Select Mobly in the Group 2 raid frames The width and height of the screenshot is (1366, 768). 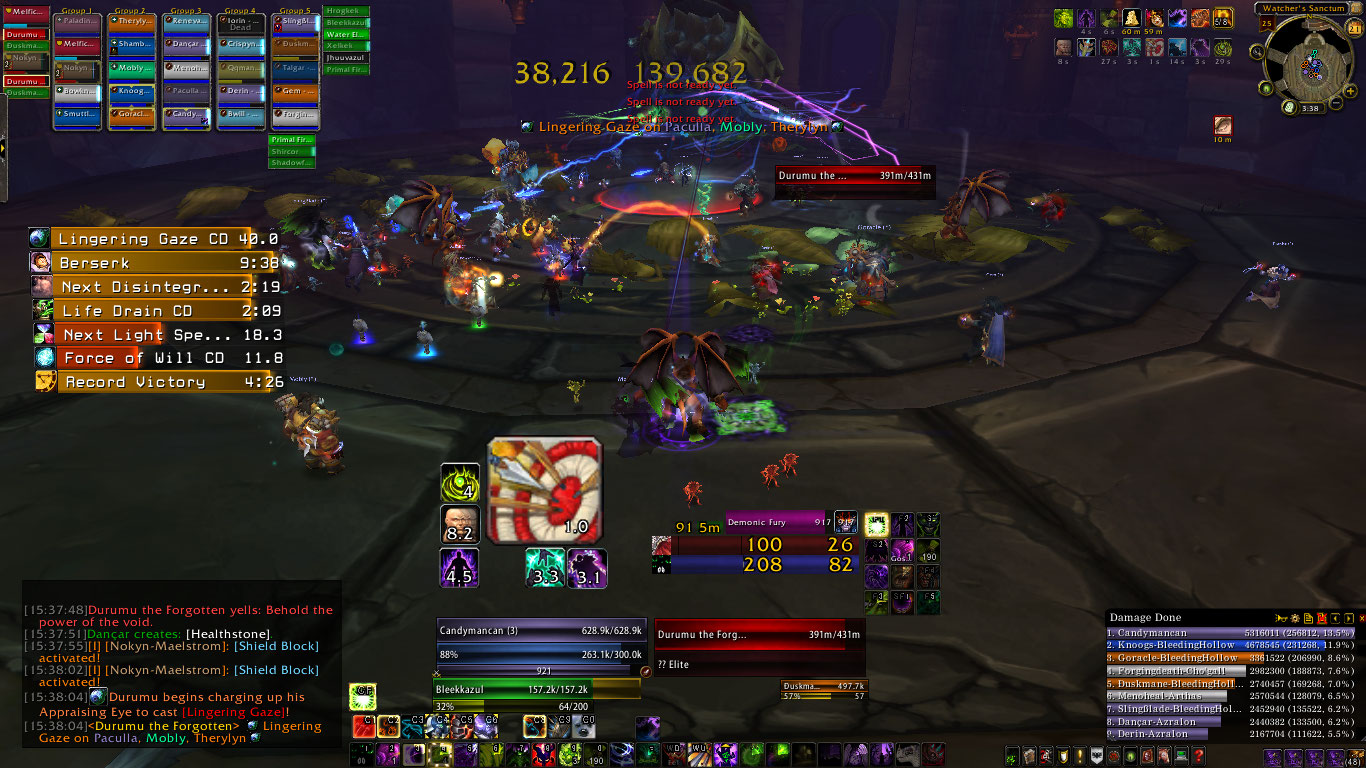pyautogui.click(x=133, y=68)
